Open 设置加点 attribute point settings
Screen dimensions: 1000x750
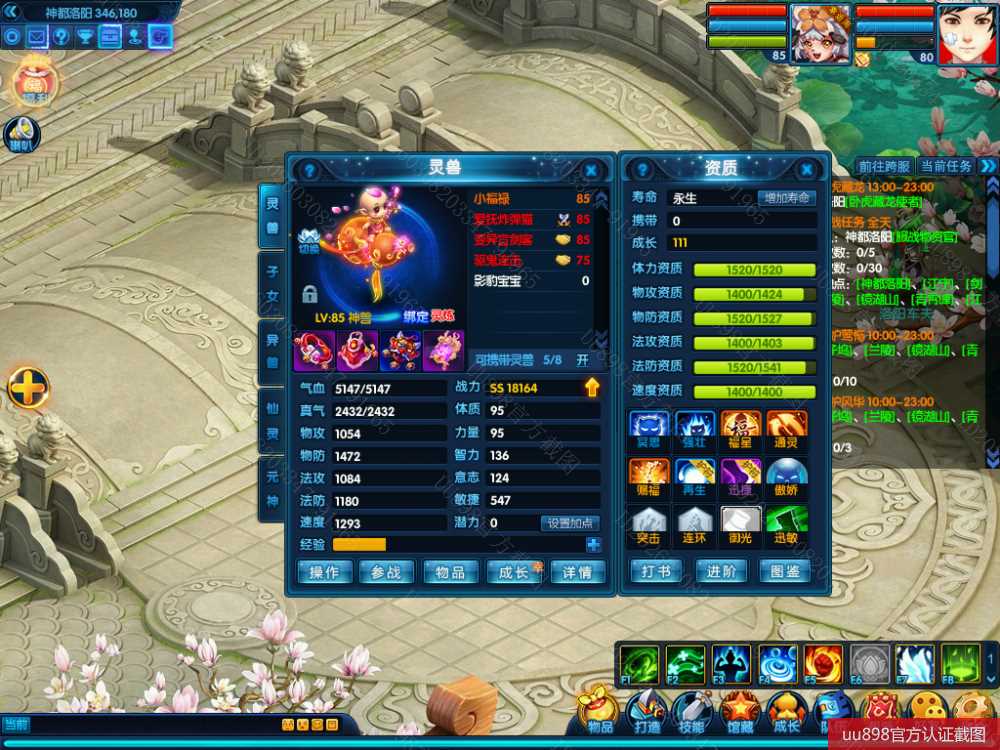coord(570,523)
